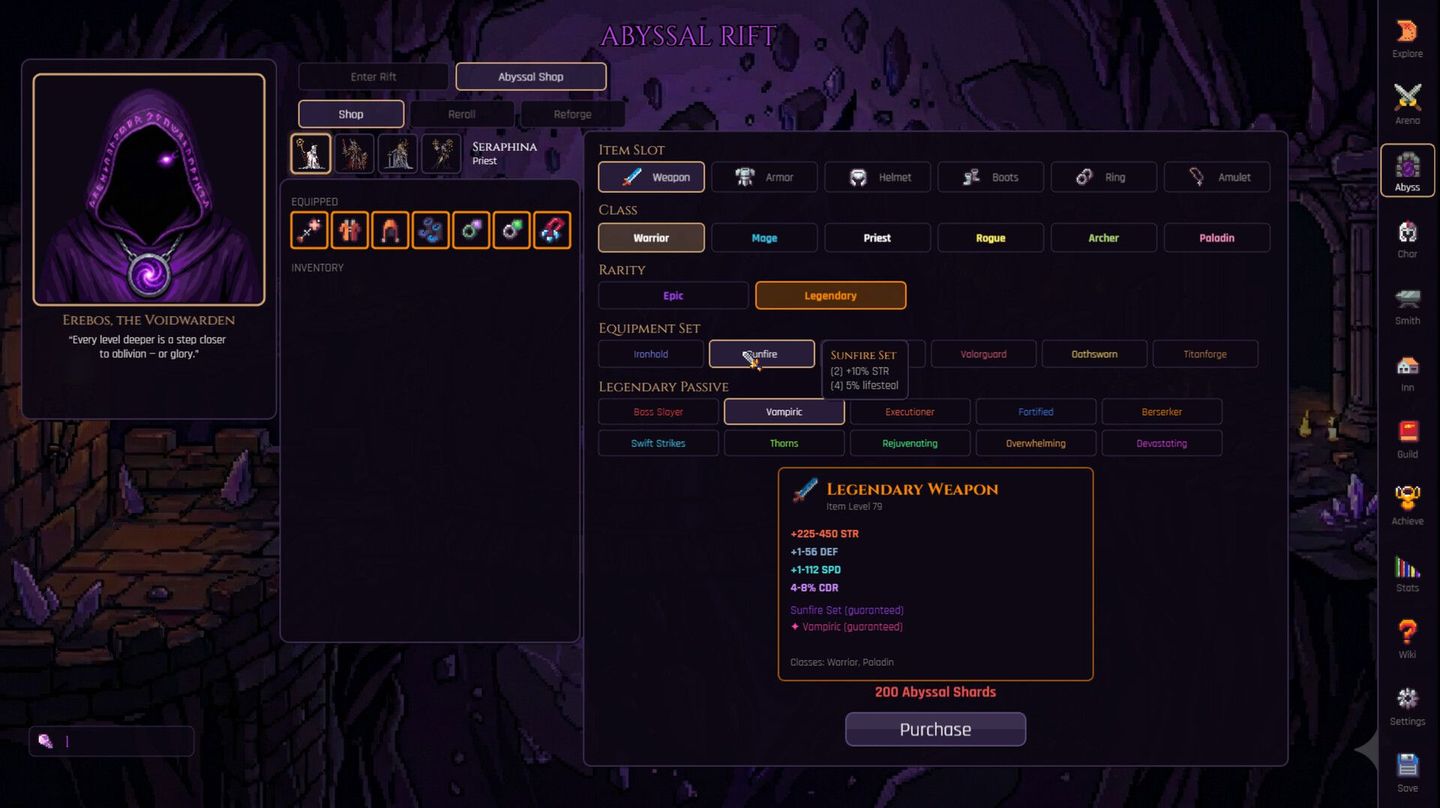Open the Enter Rift tab

tap(373, 76)
